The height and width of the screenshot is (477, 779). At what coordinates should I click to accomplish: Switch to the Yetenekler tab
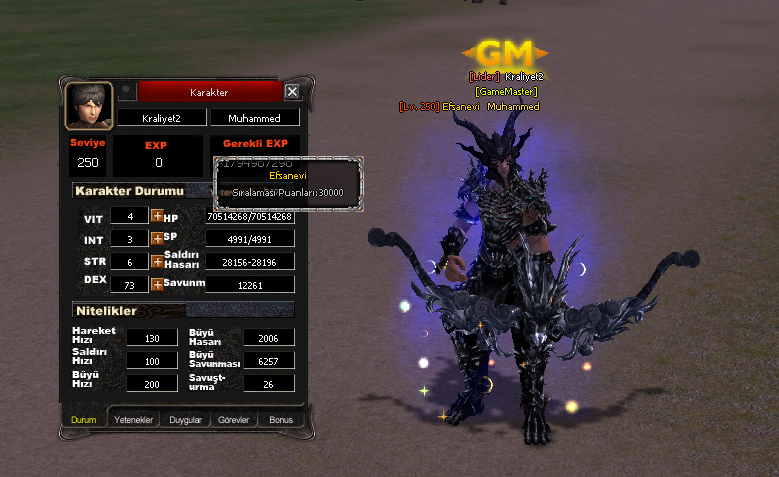tap(133, 420)
